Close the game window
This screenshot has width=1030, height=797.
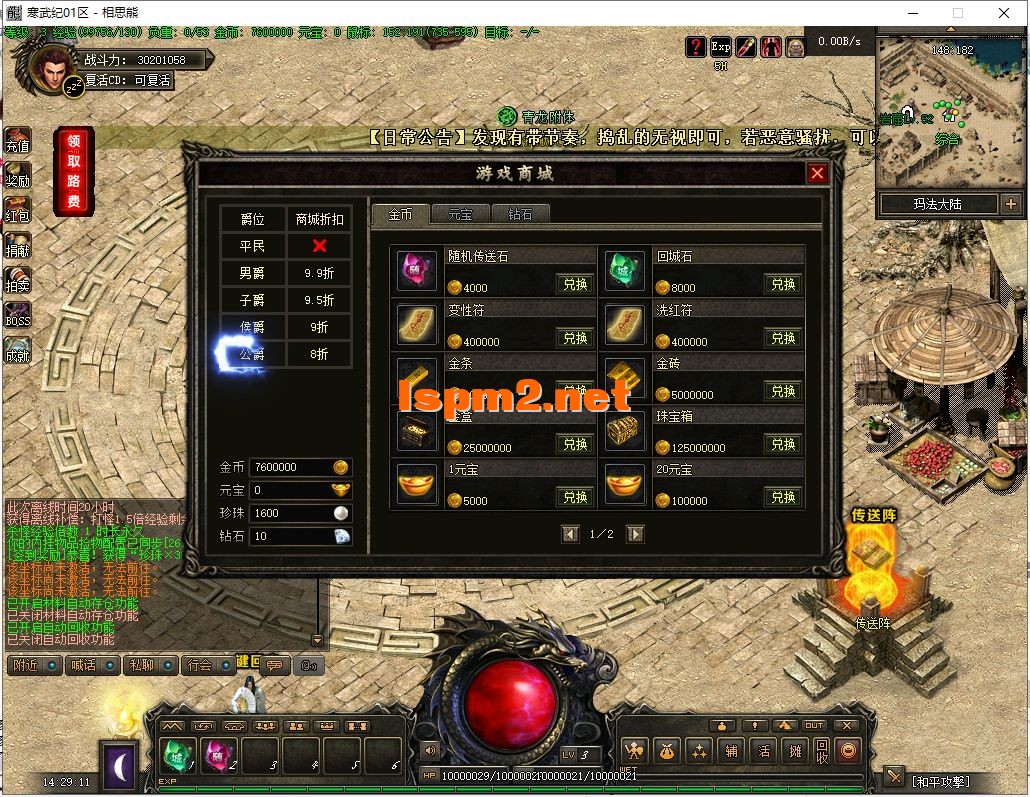coord(1004,13)
